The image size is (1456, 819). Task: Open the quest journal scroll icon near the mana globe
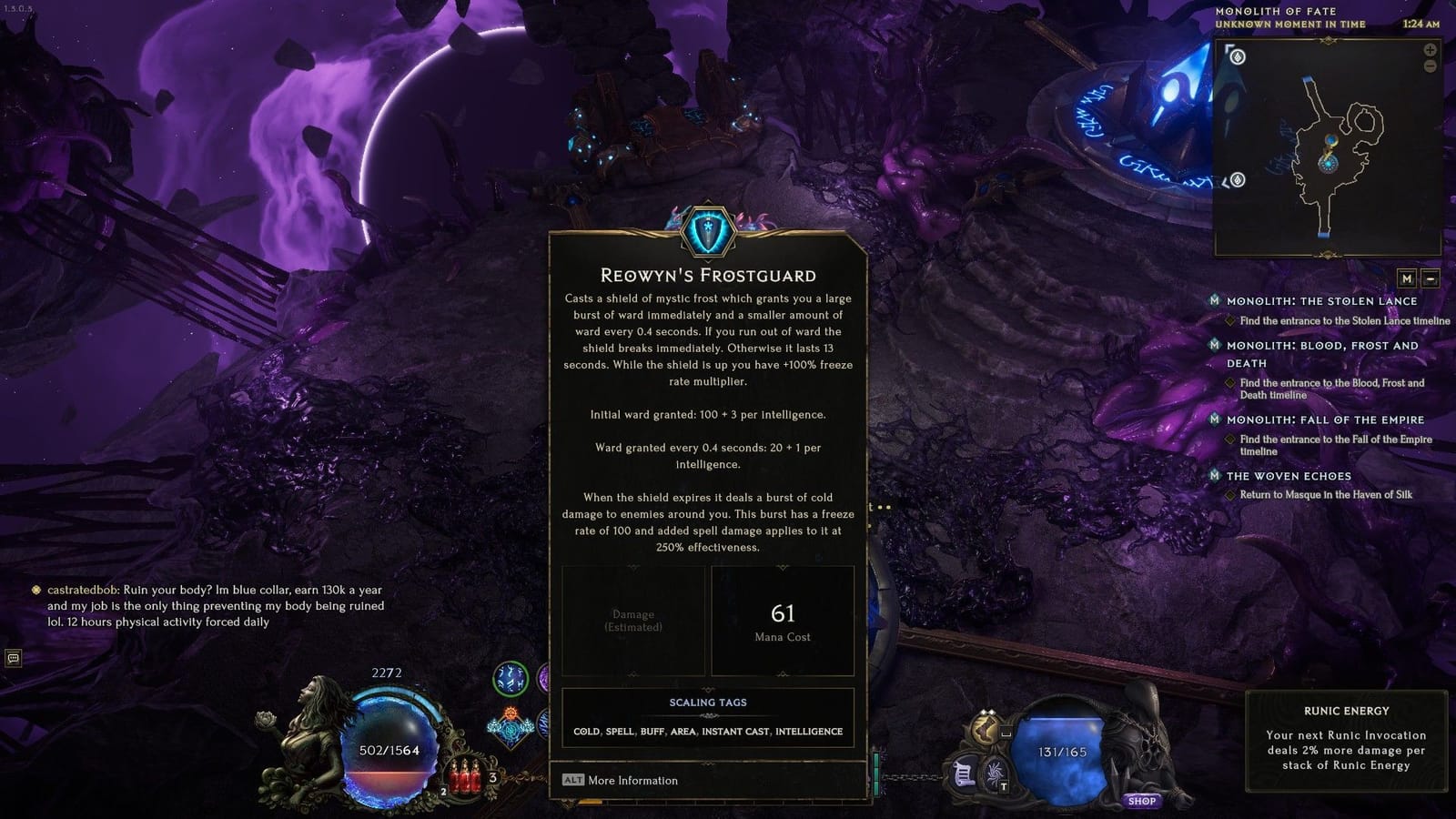pyautogui.click(x=965, y=773)
